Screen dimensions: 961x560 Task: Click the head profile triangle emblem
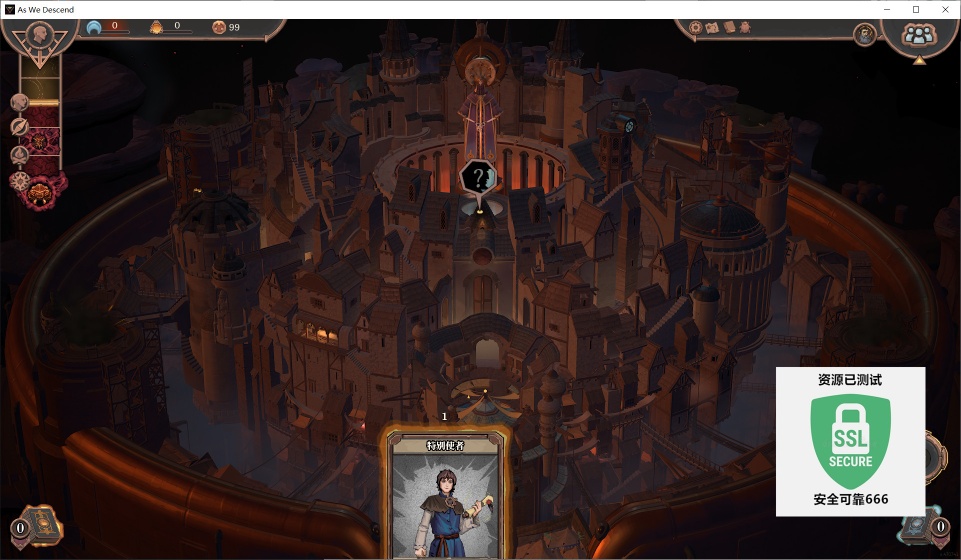click(x=41, y=34)
